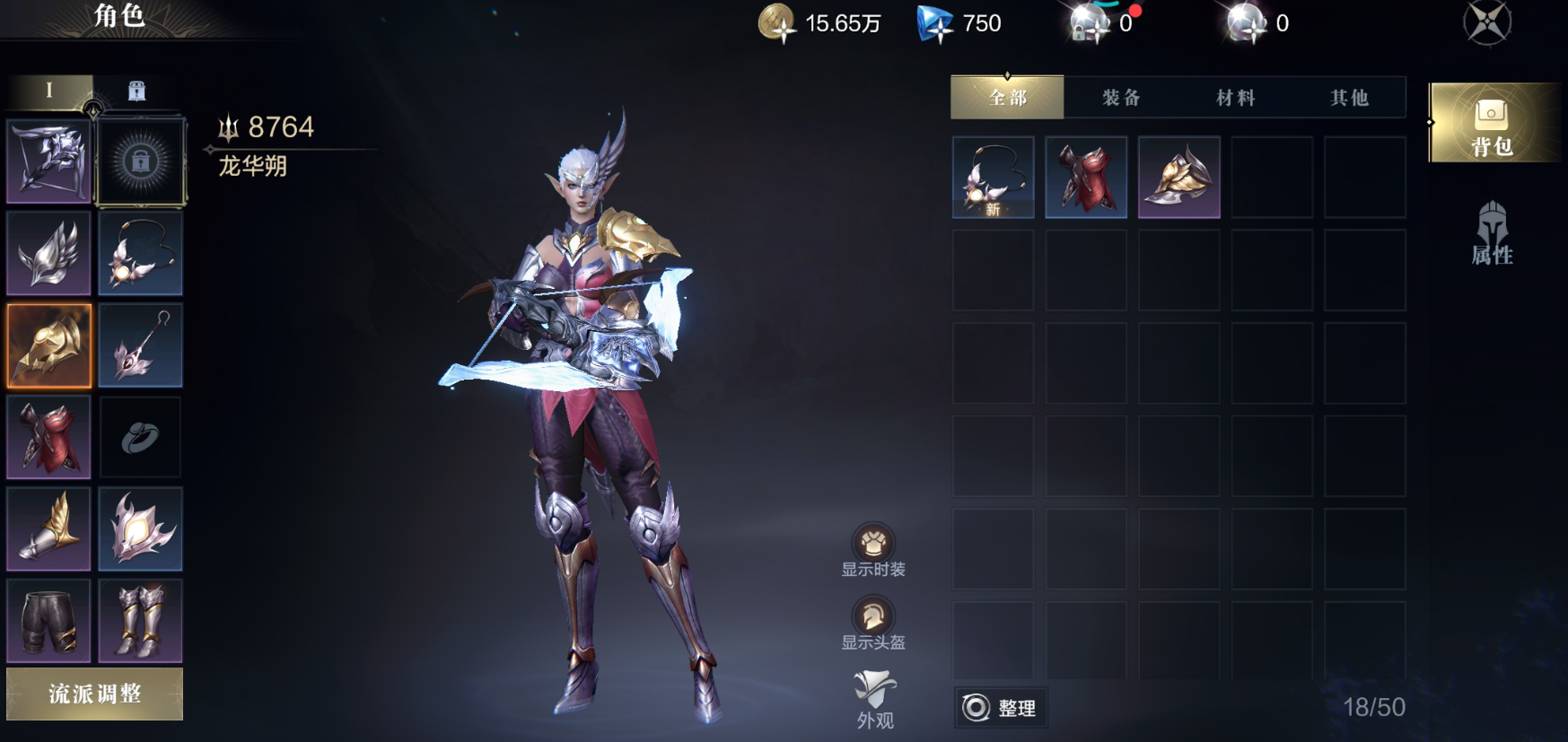1568x742 pixels.
Task: Click the 流派调整 build adjustment button
Action: click(x=94, y=694)
